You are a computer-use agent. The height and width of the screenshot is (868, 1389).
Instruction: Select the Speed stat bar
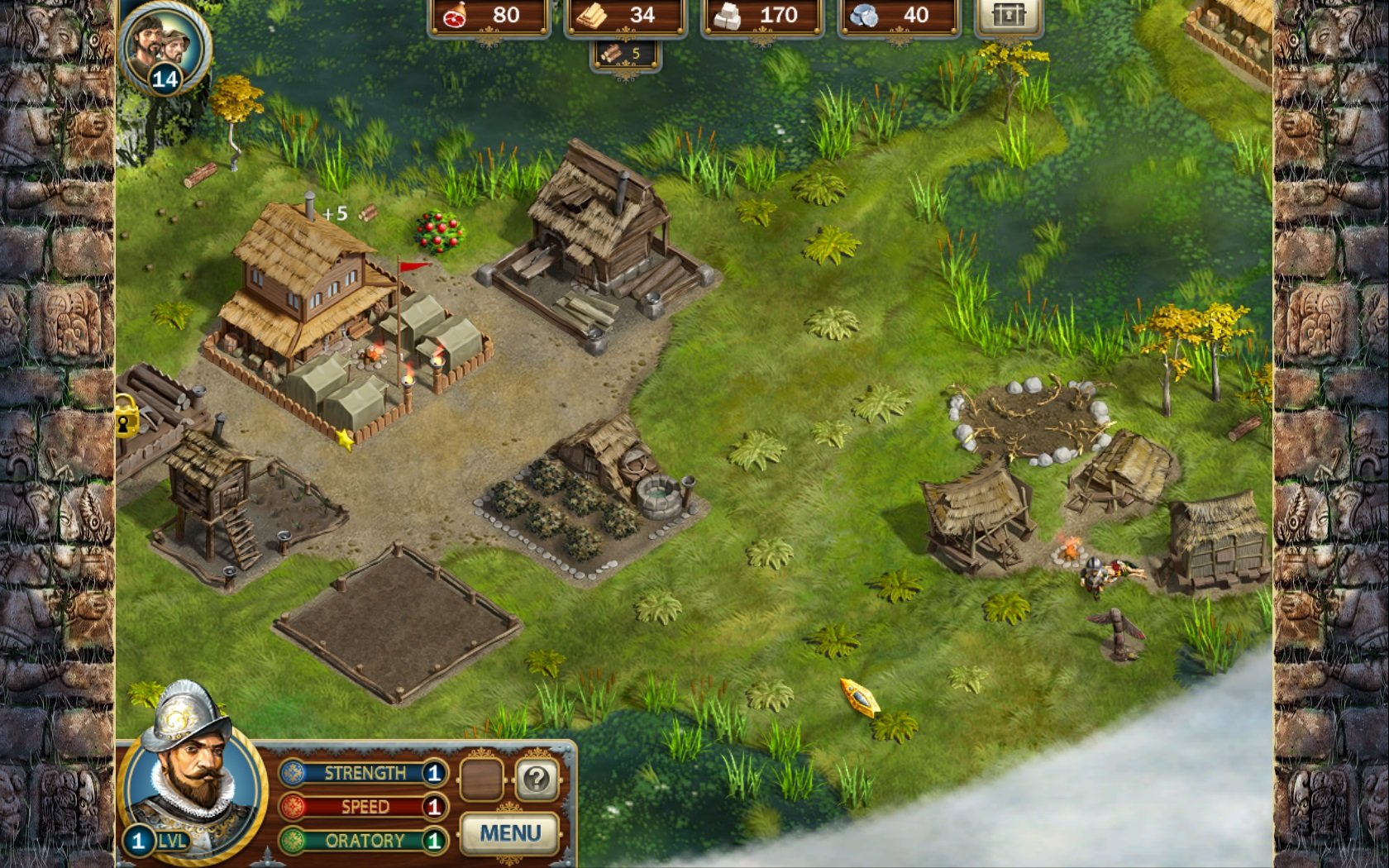tap(363, 807)
